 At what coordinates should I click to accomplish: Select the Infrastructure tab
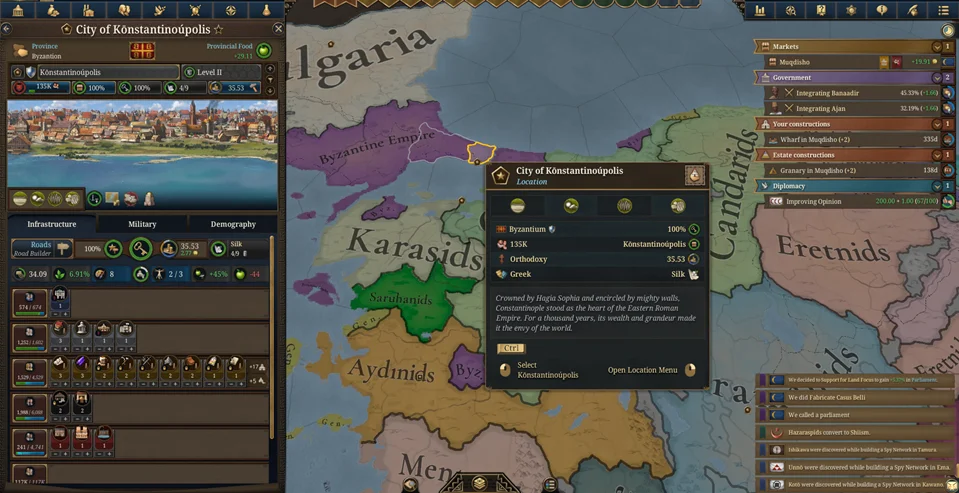point(52,224)
